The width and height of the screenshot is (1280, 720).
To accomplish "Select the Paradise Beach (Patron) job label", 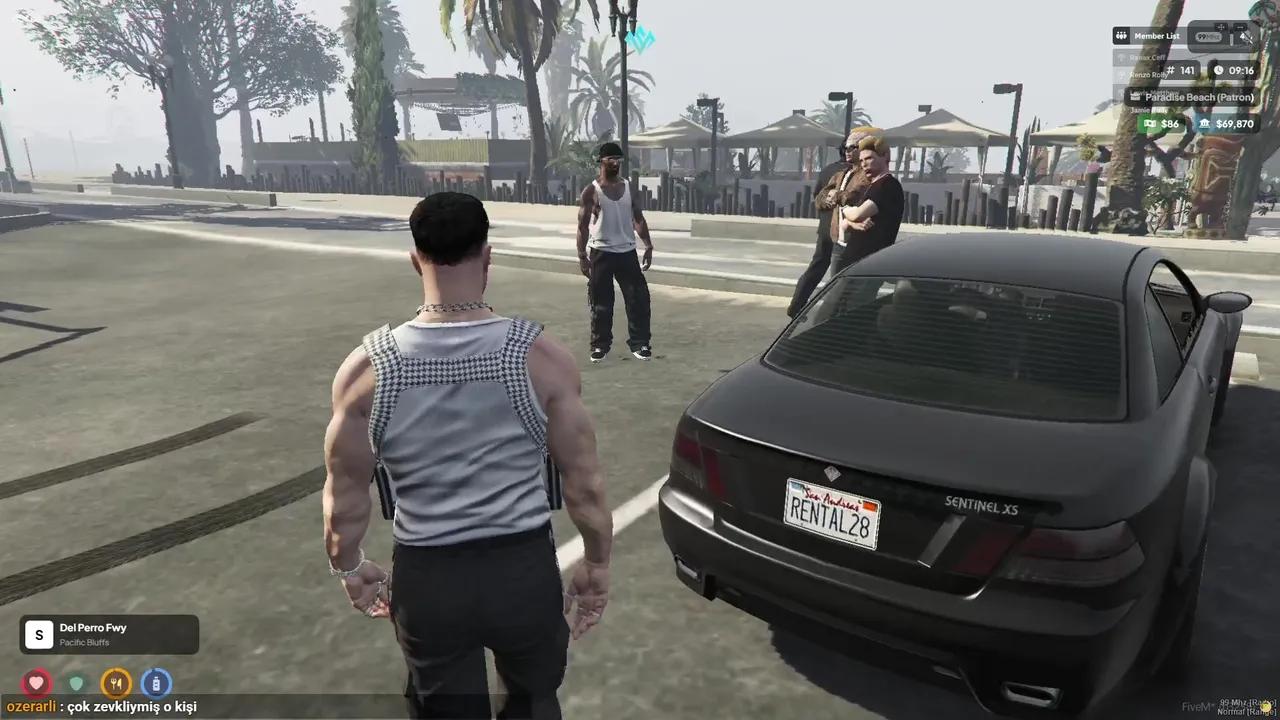I will coord(1200,96).
